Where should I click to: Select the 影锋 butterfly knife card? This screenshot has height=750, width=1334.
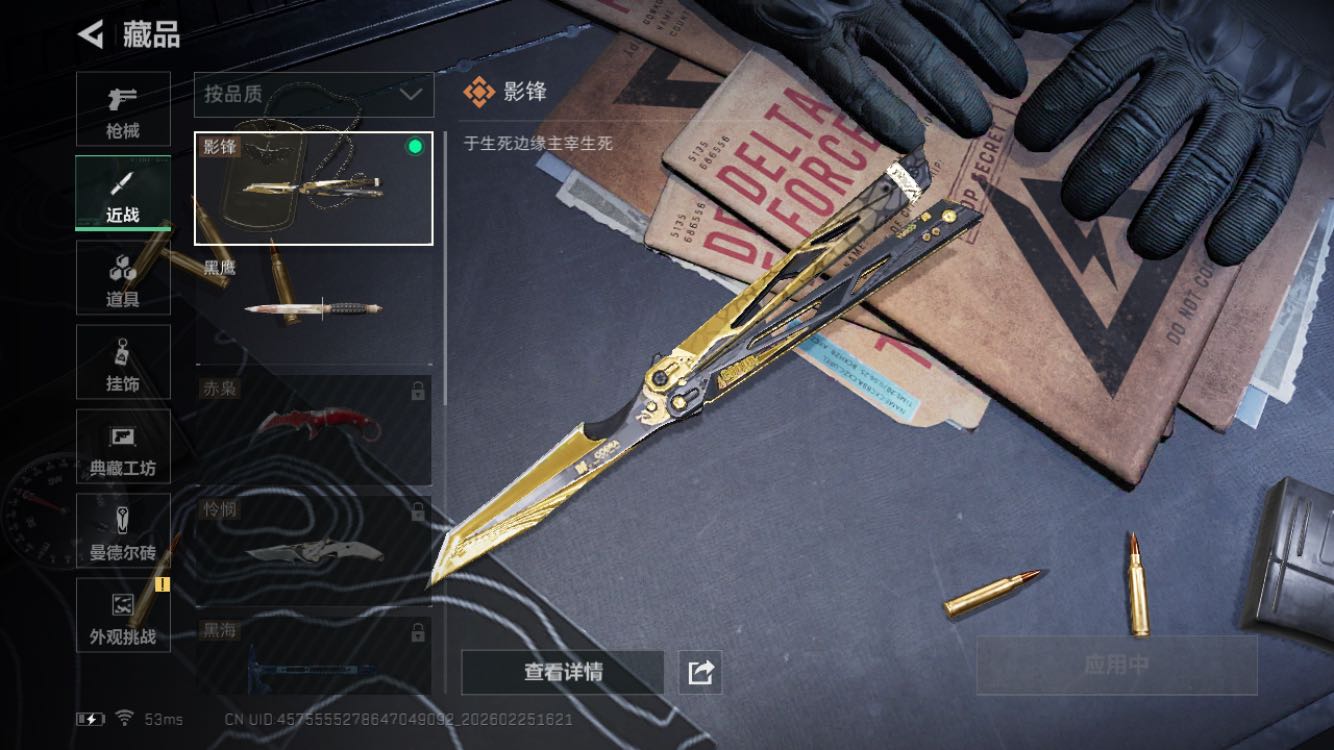313,189
